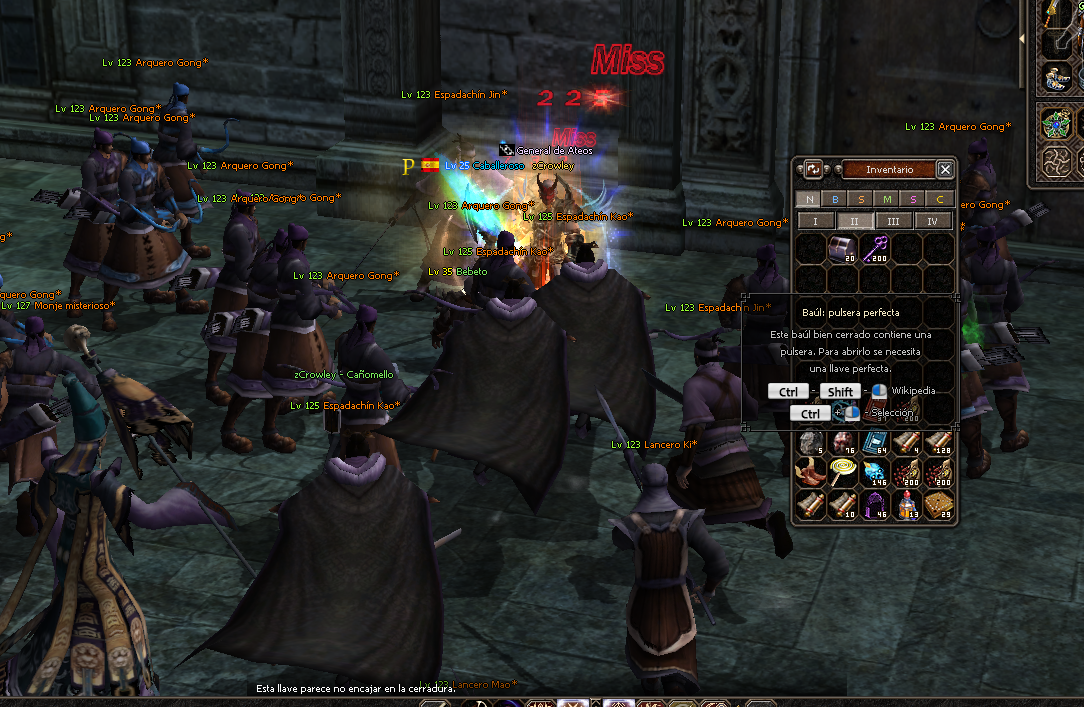1084x707 pixels.
Task: Choose the brown boots item slot
Action: click(810, 472)
